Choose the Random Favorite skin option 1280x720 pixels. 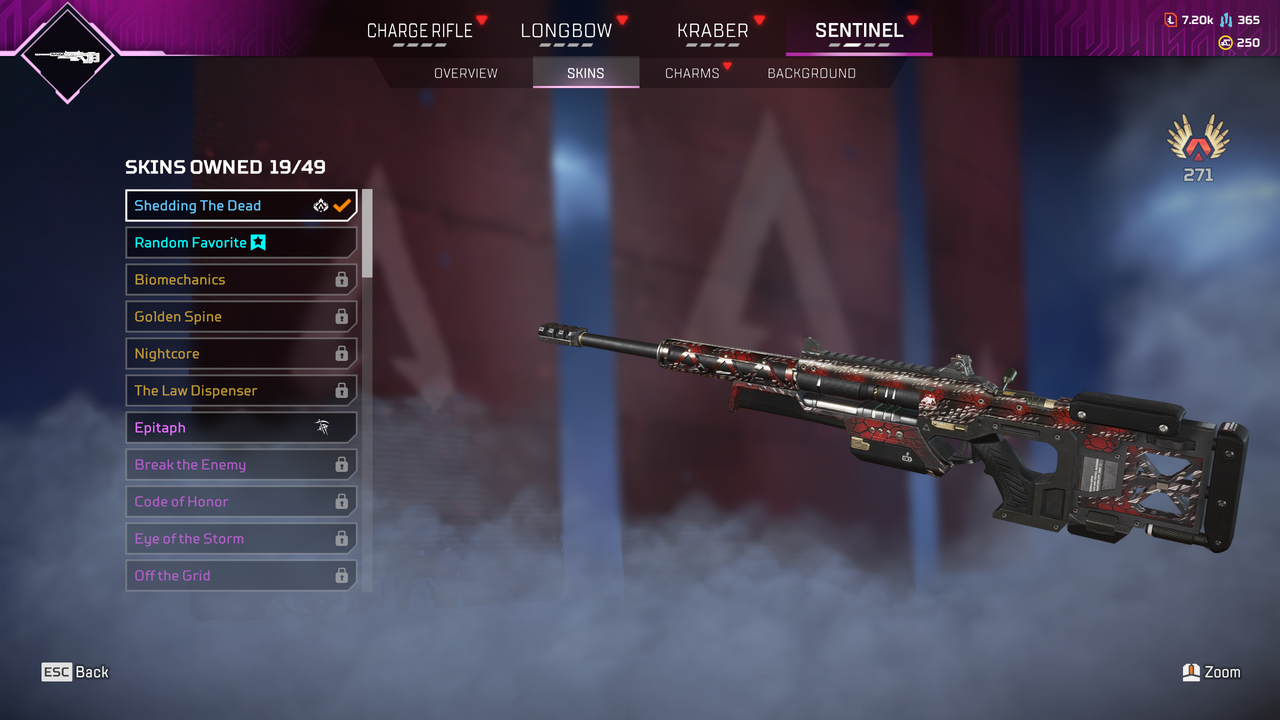[240, 243]
